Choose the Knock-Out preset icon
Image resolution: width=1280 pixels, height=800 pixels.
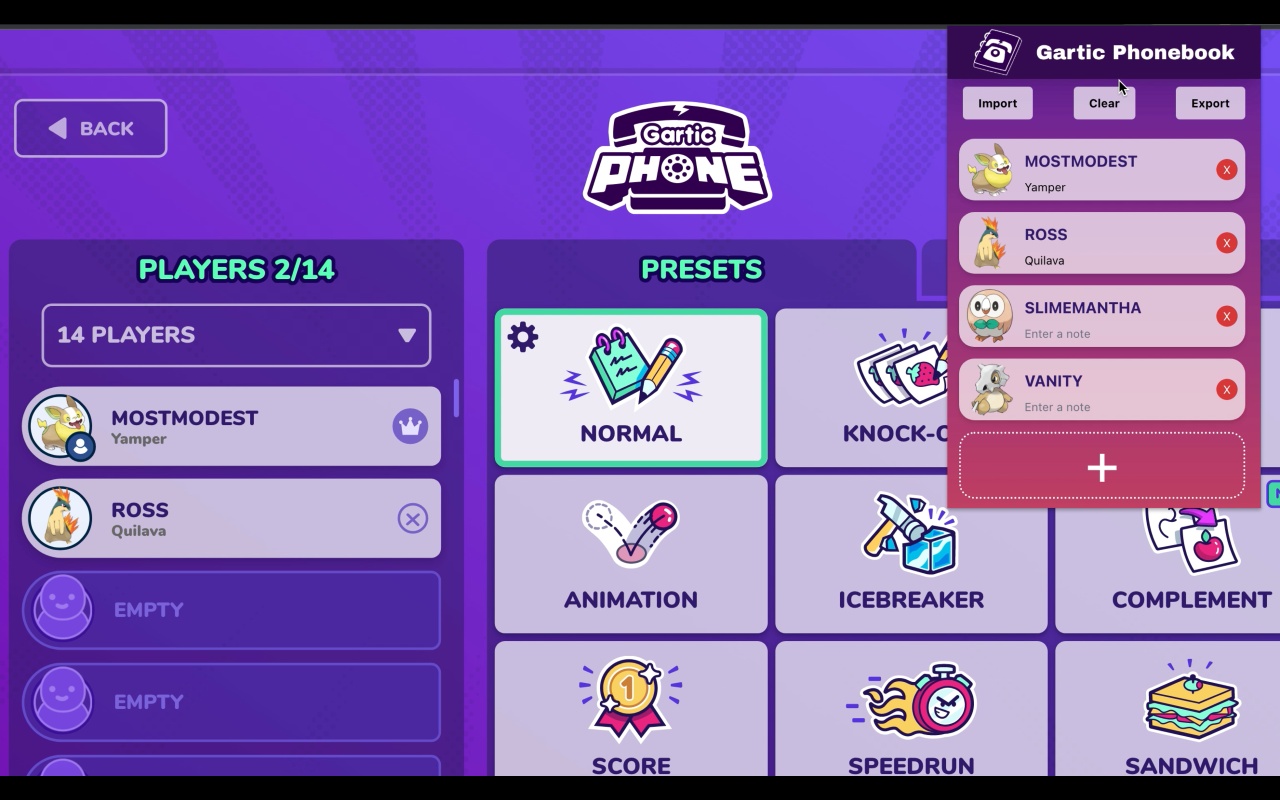coord(905,372)
